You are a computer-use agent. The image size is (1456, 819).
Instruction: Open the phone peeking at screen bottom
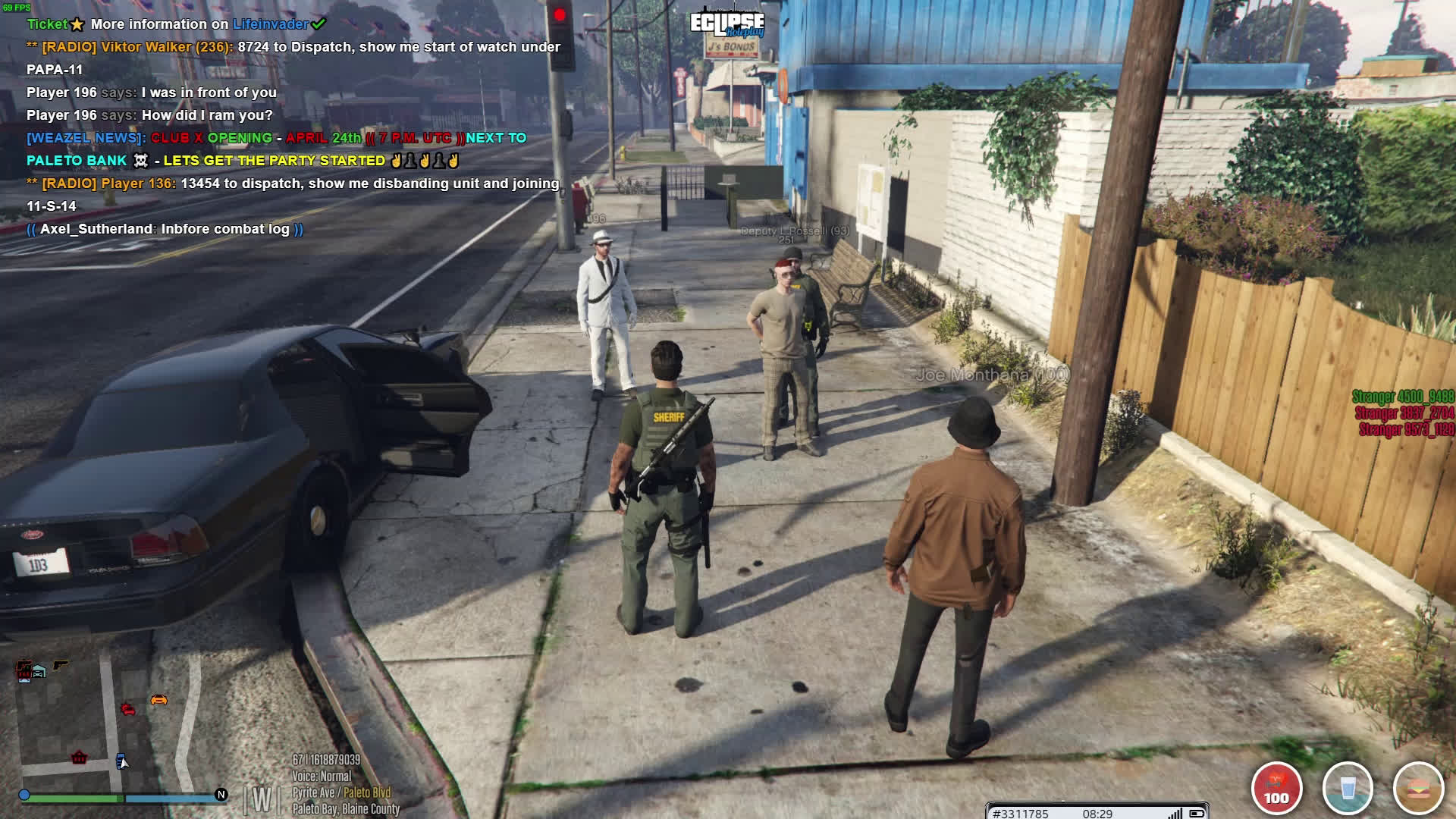click(1097, 811)
